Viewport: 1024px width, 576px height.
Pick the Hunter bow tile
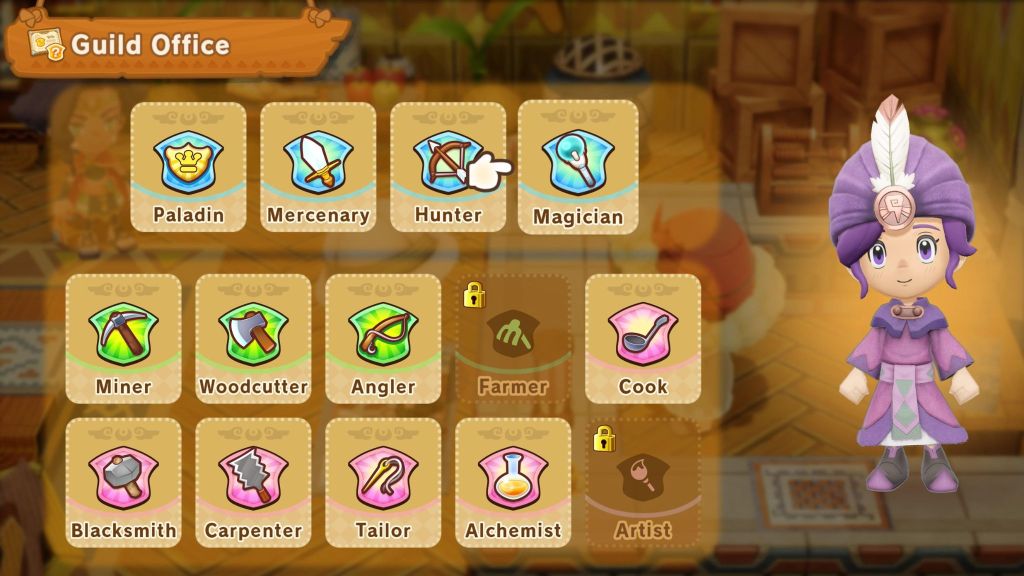pos(447,168)
